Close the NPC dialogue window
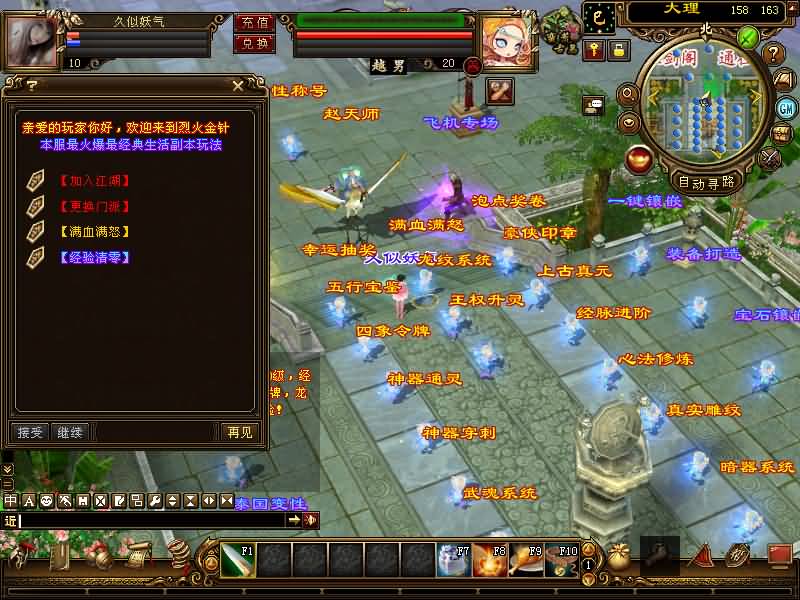 coord(236,86)
